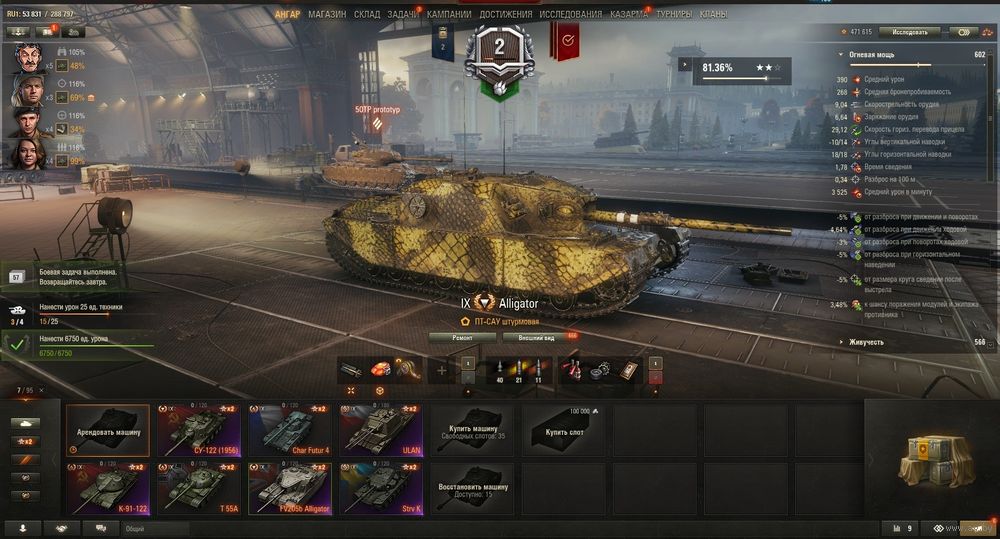Open the Задачи (Missions) tab
Viewport: 1000px width, 539px height.
pos(403,15)
